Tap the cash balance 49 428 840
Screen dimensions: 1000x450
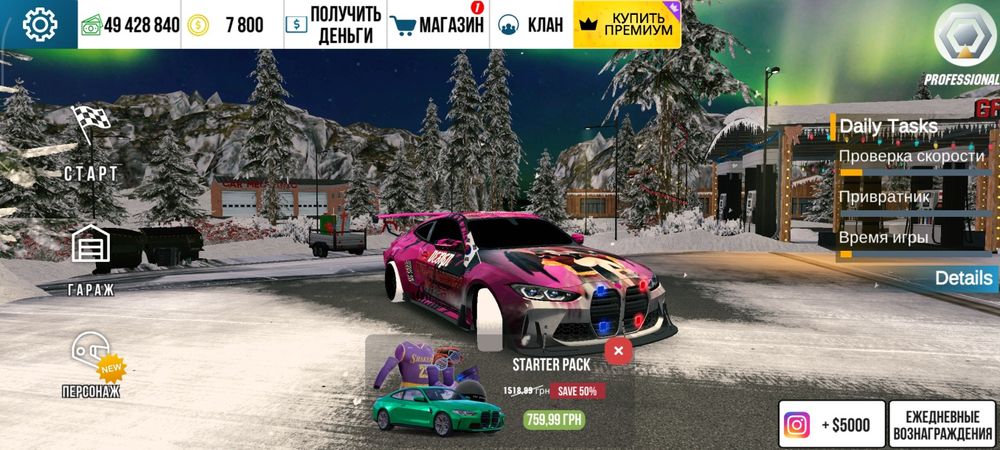130,25
